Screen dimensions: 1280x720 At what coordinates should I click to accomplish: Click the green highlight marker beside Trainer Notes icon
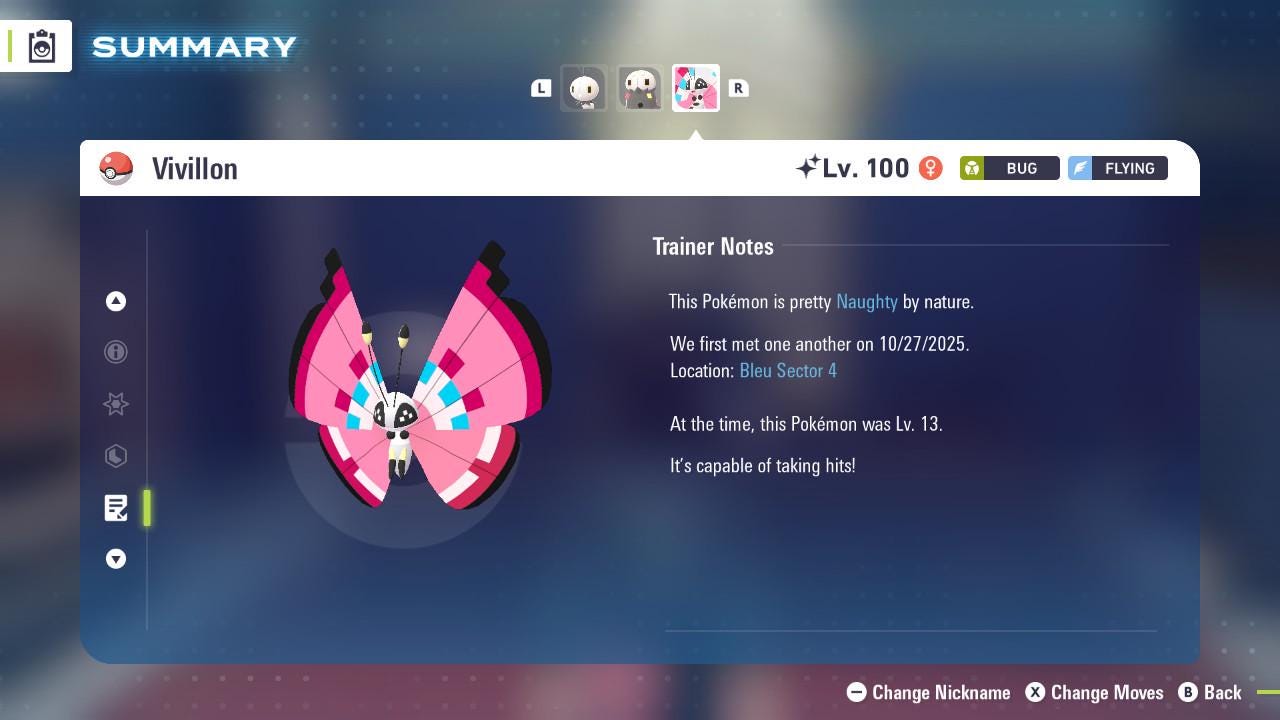pos(146,508)
